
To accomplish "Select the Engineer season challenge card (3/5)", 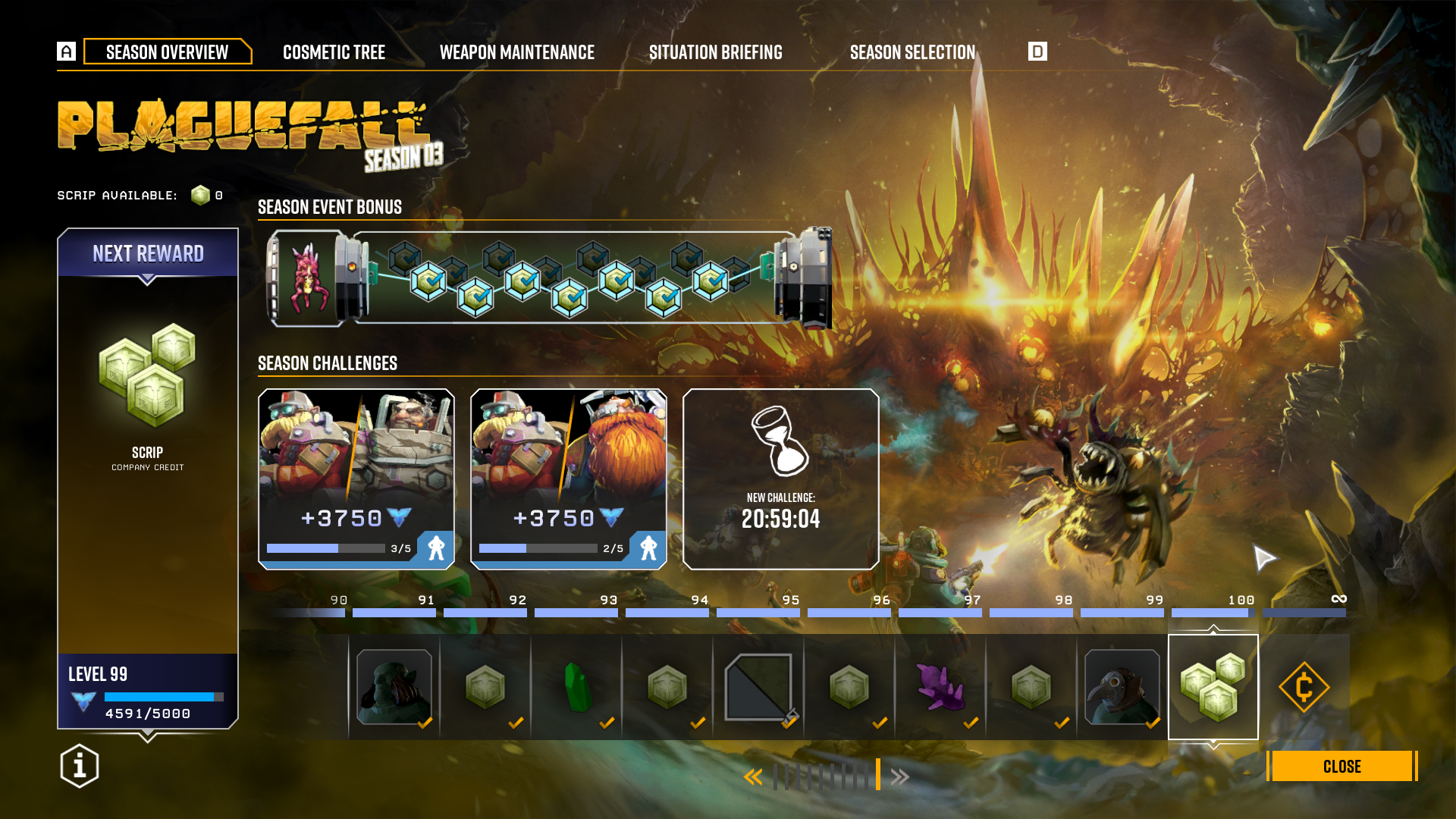I will point(356,479).
